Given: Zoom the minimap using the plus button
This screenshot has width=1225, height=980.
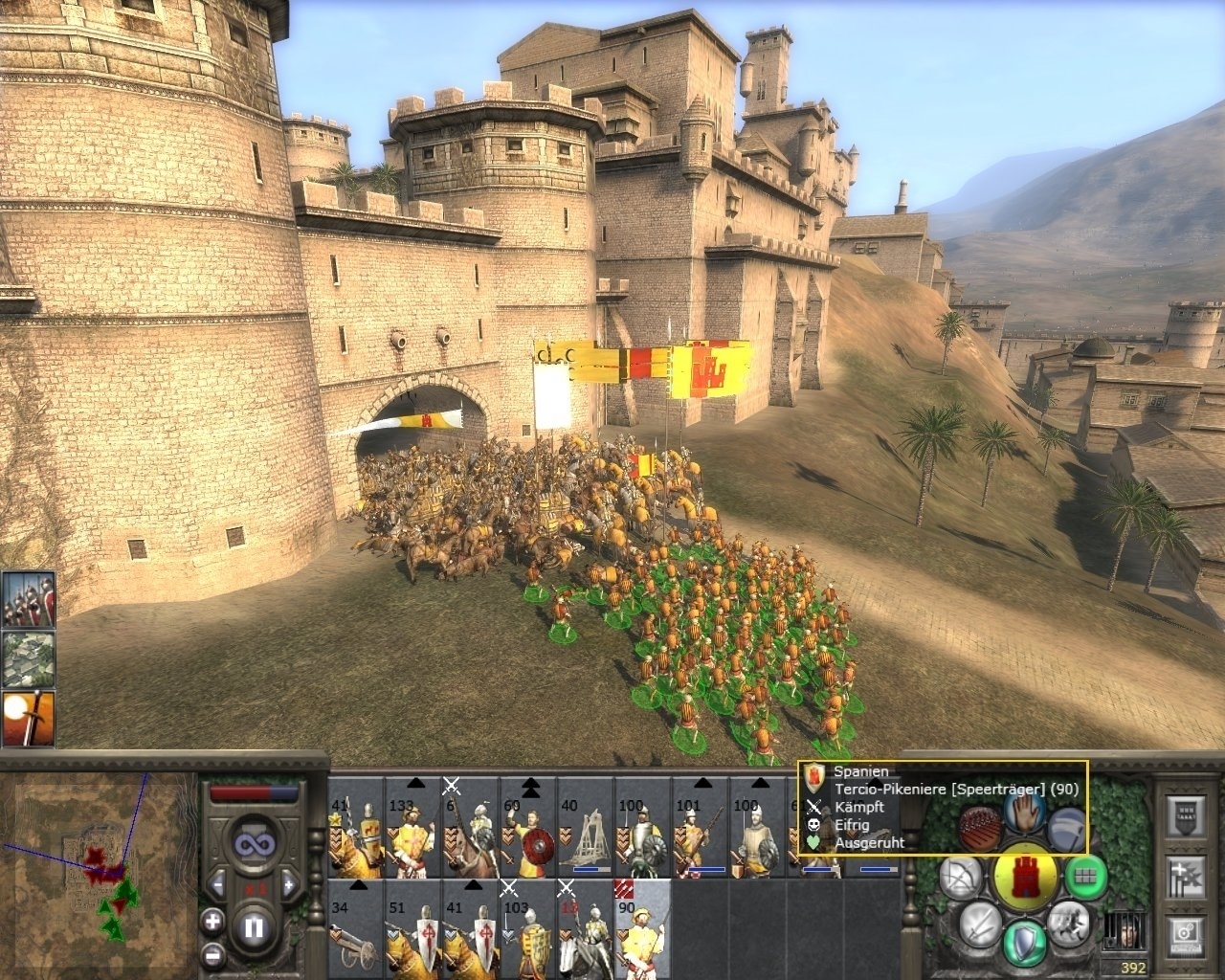Looking at the screenshot, I should [x=213, y=922].
